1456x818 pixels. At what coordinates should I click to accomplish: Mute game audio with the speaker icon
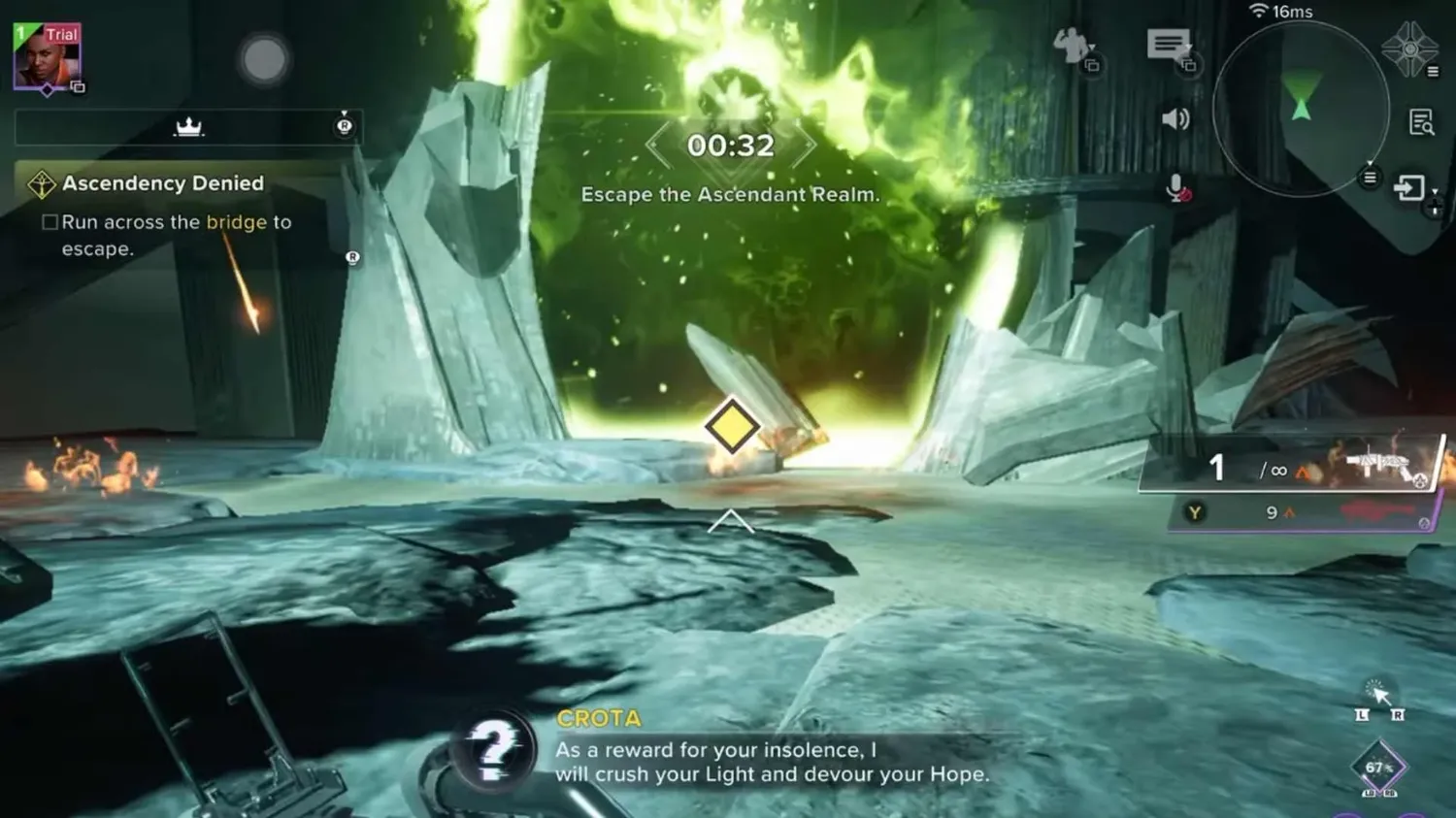click(x=1175, y=118)
